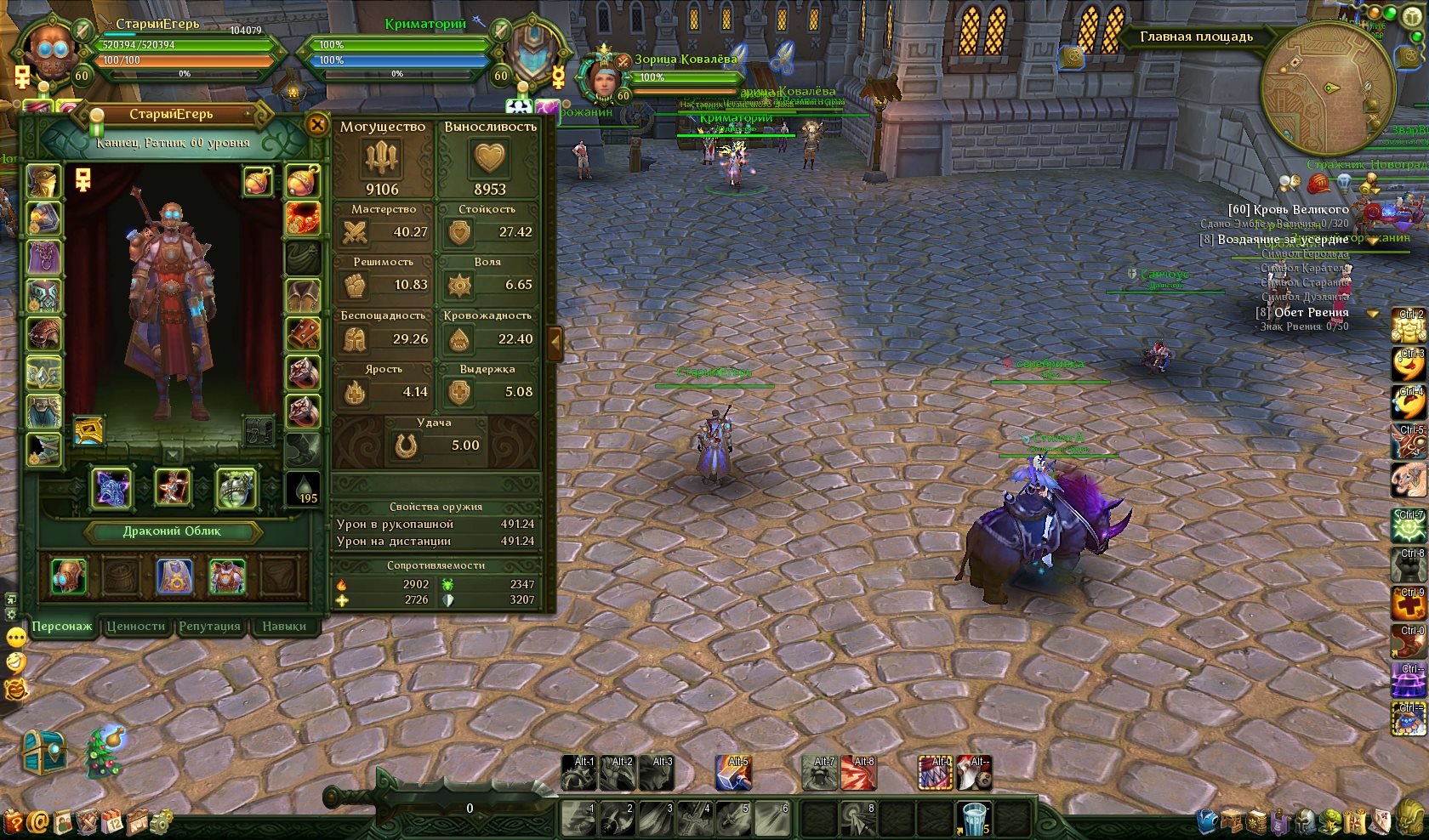
Task: Close the character sheet window
Action: [x=316, y=125]
